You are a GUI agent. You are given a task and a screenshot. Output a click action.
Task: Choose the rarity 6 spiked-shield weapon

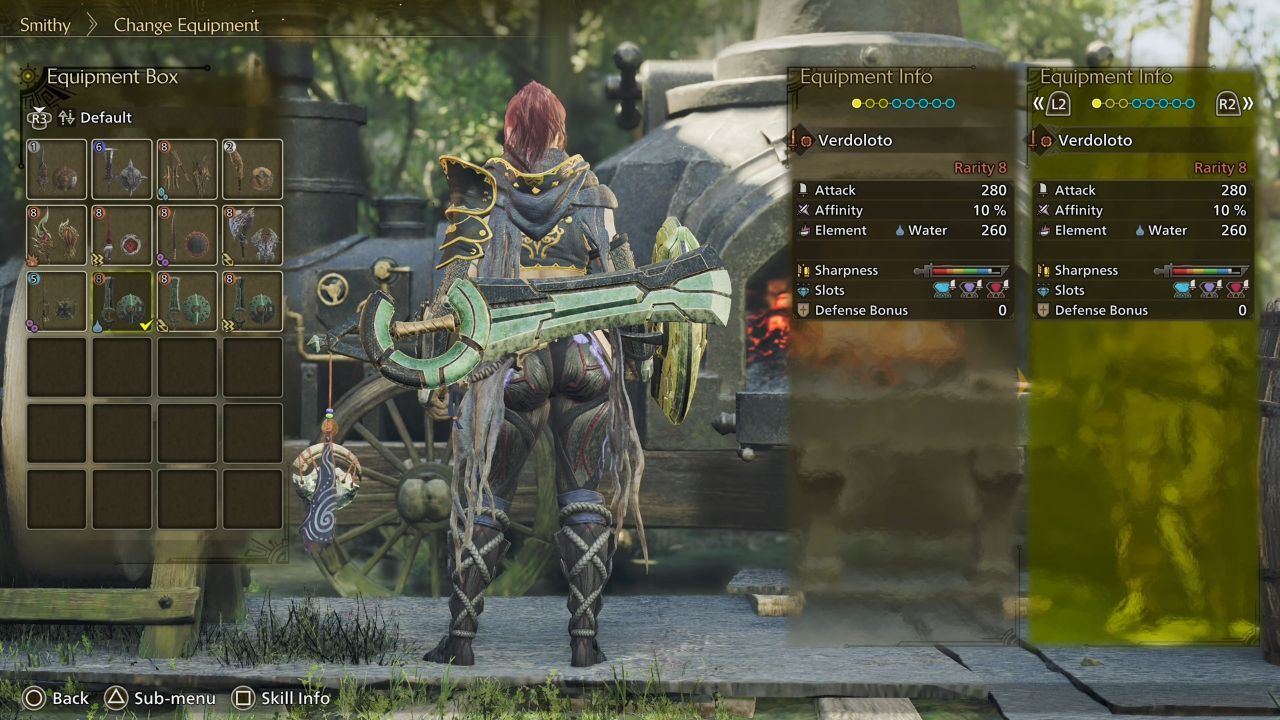coord(122,169)
